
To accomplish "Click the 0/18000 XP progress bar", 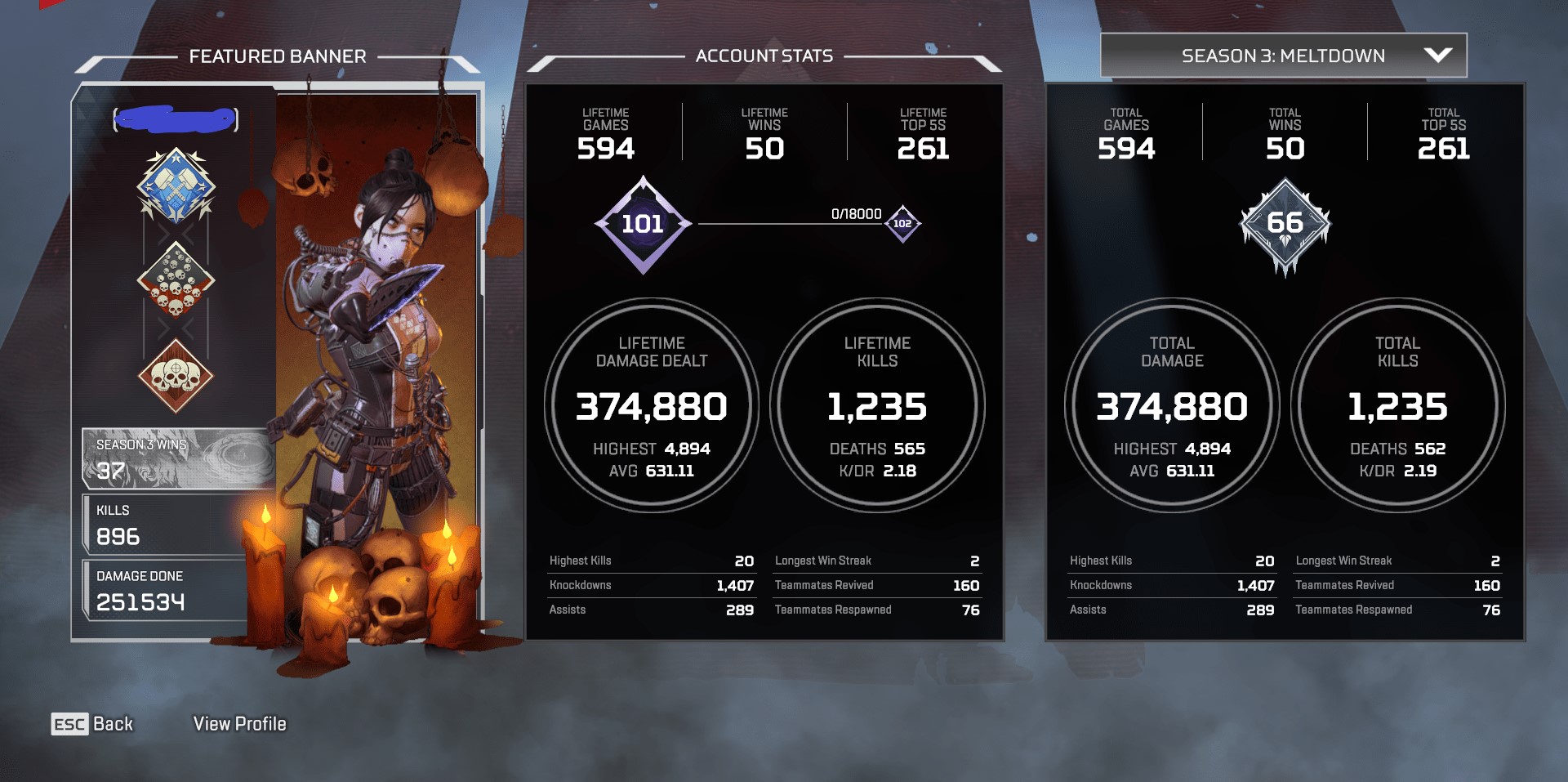I will click(788, 224).
